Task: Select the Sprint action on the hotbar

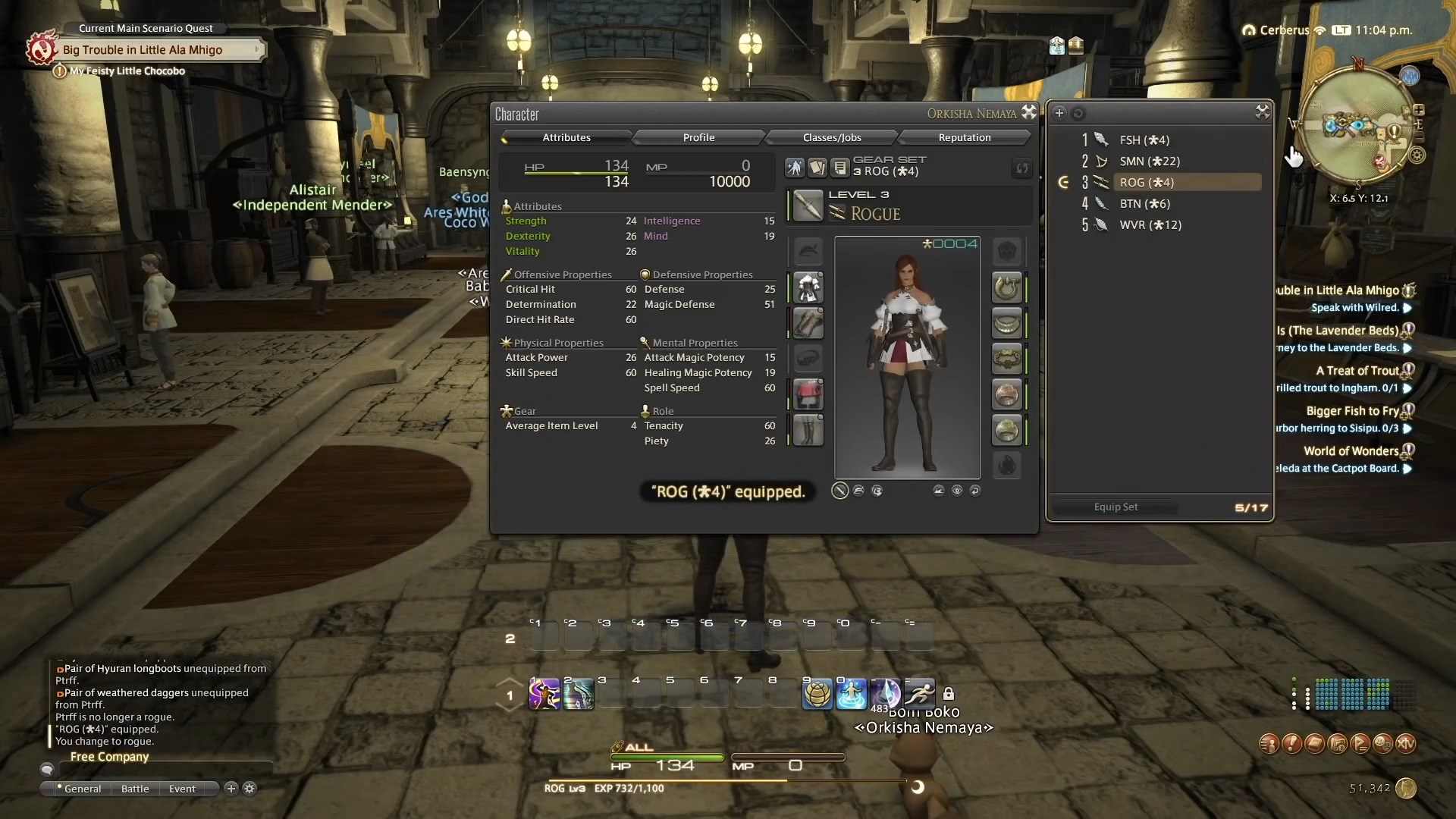Action: 919,694
